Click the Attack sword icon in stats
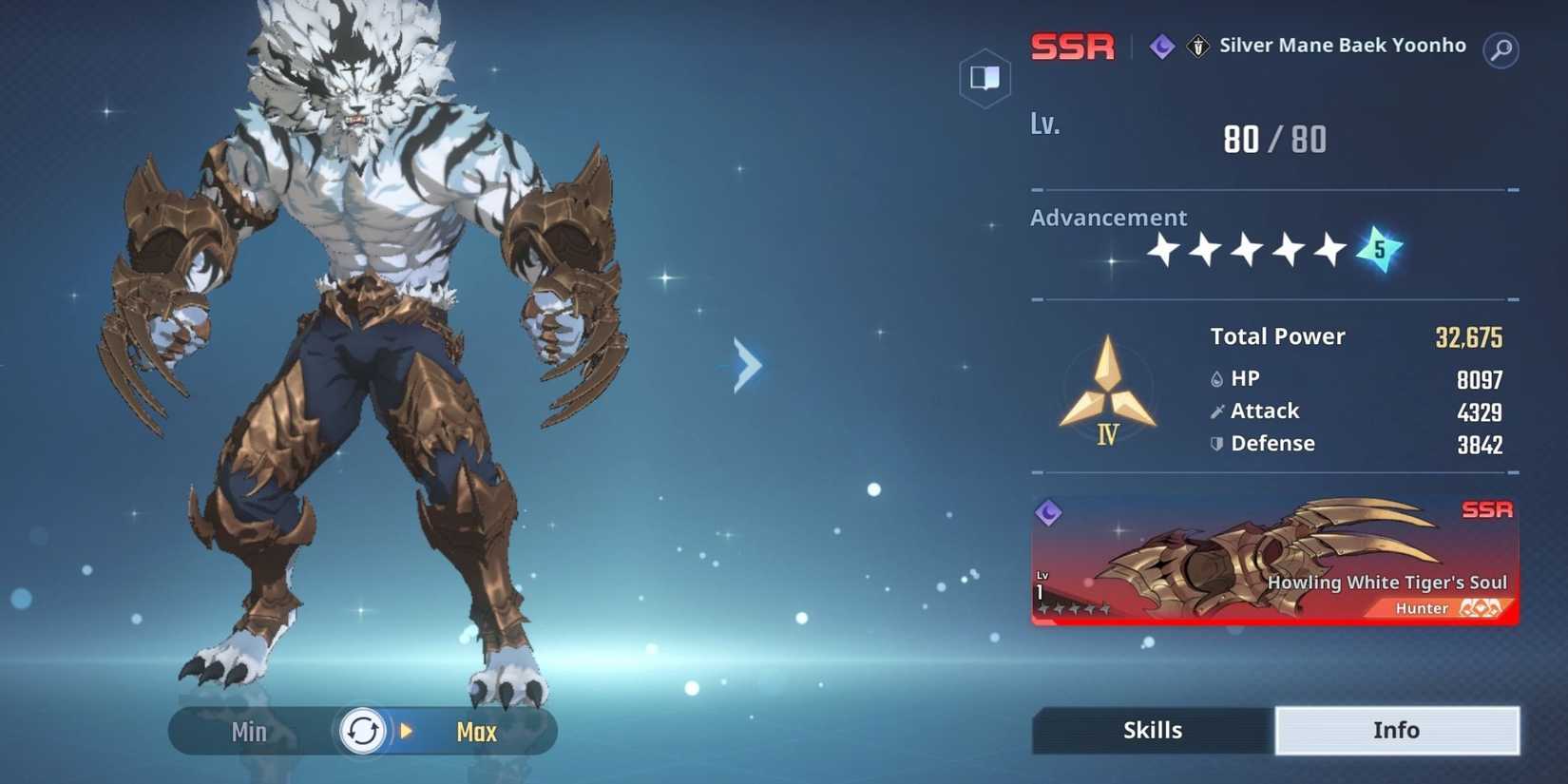This screenshot has height=784, width=1568. pos(1217,411)
